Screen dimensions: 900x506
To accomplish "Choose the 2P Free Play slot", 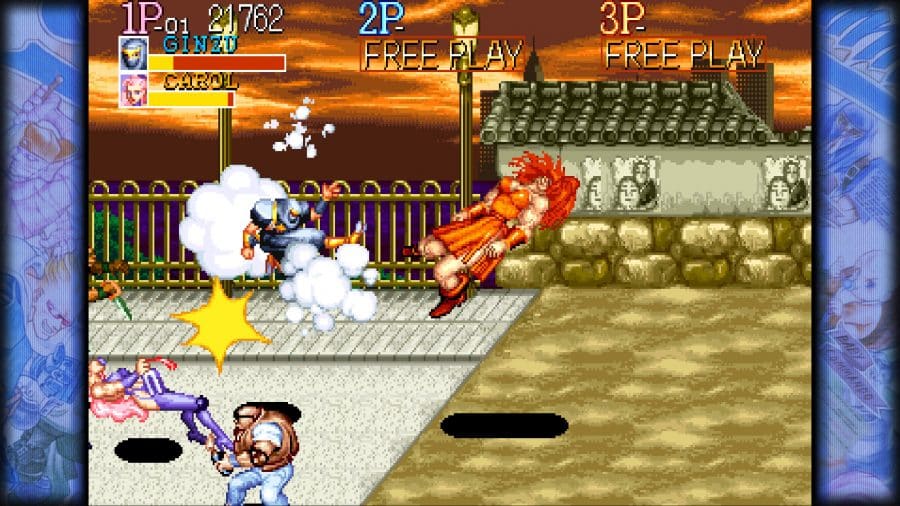I will tap(442, 54).
